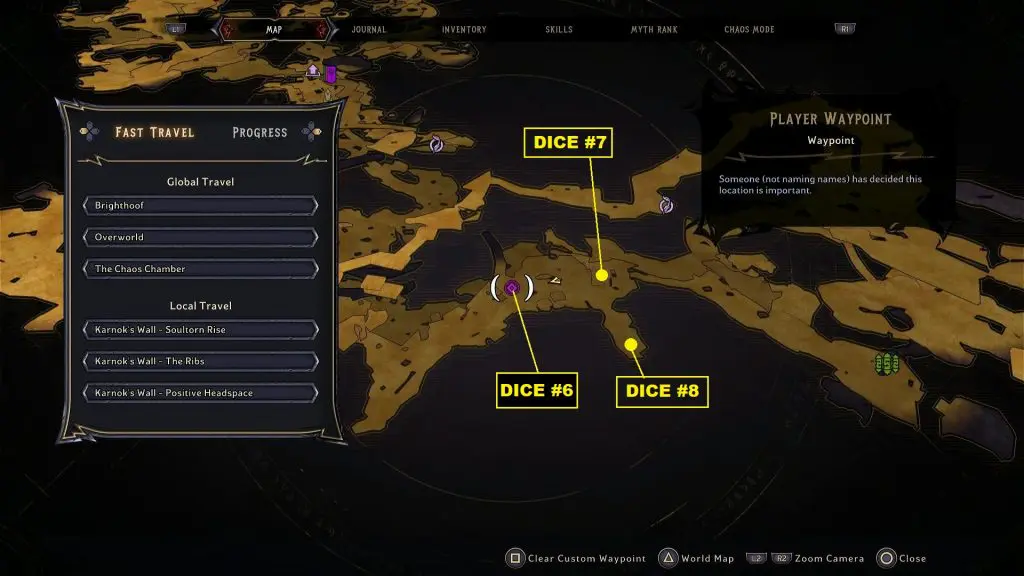The image size is (1024, 576).
Task: Go to the Skills tab
Action: pyautogui.click(x=559, y=30)
